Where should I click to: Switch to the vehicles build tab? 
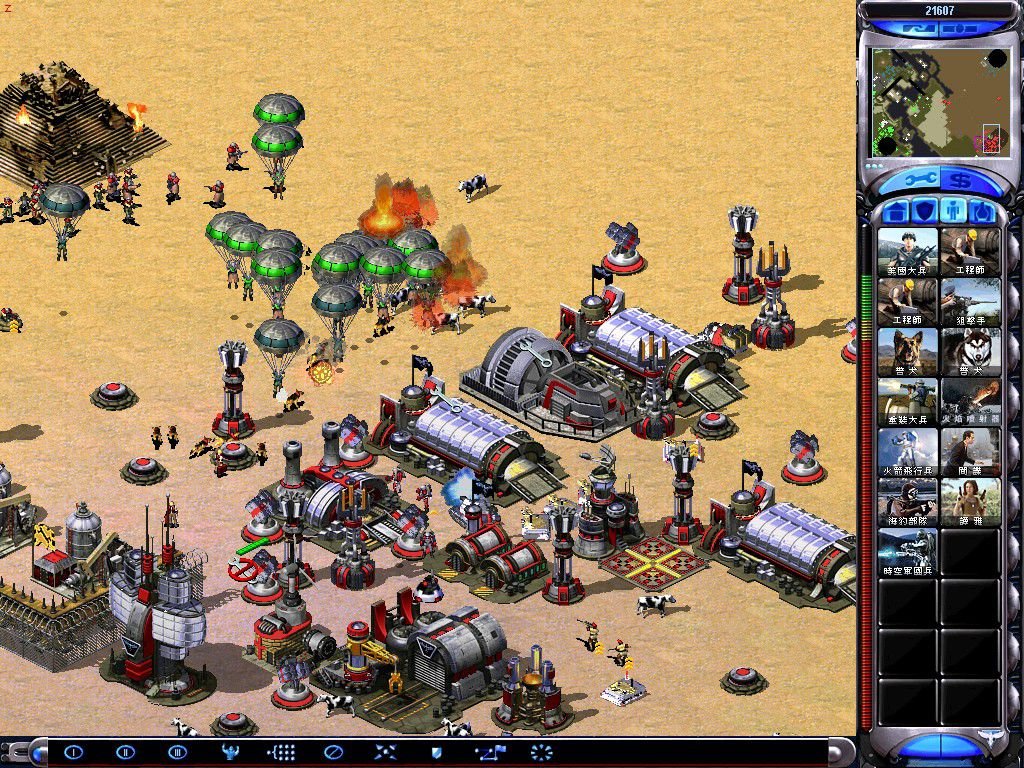tap(983, 212)
